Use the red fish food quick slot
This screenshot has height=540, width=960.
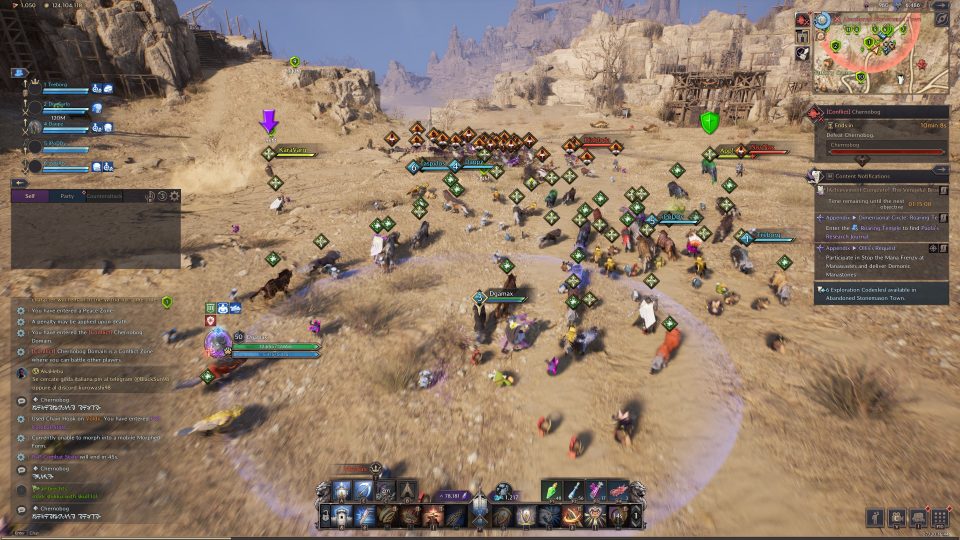618,489
